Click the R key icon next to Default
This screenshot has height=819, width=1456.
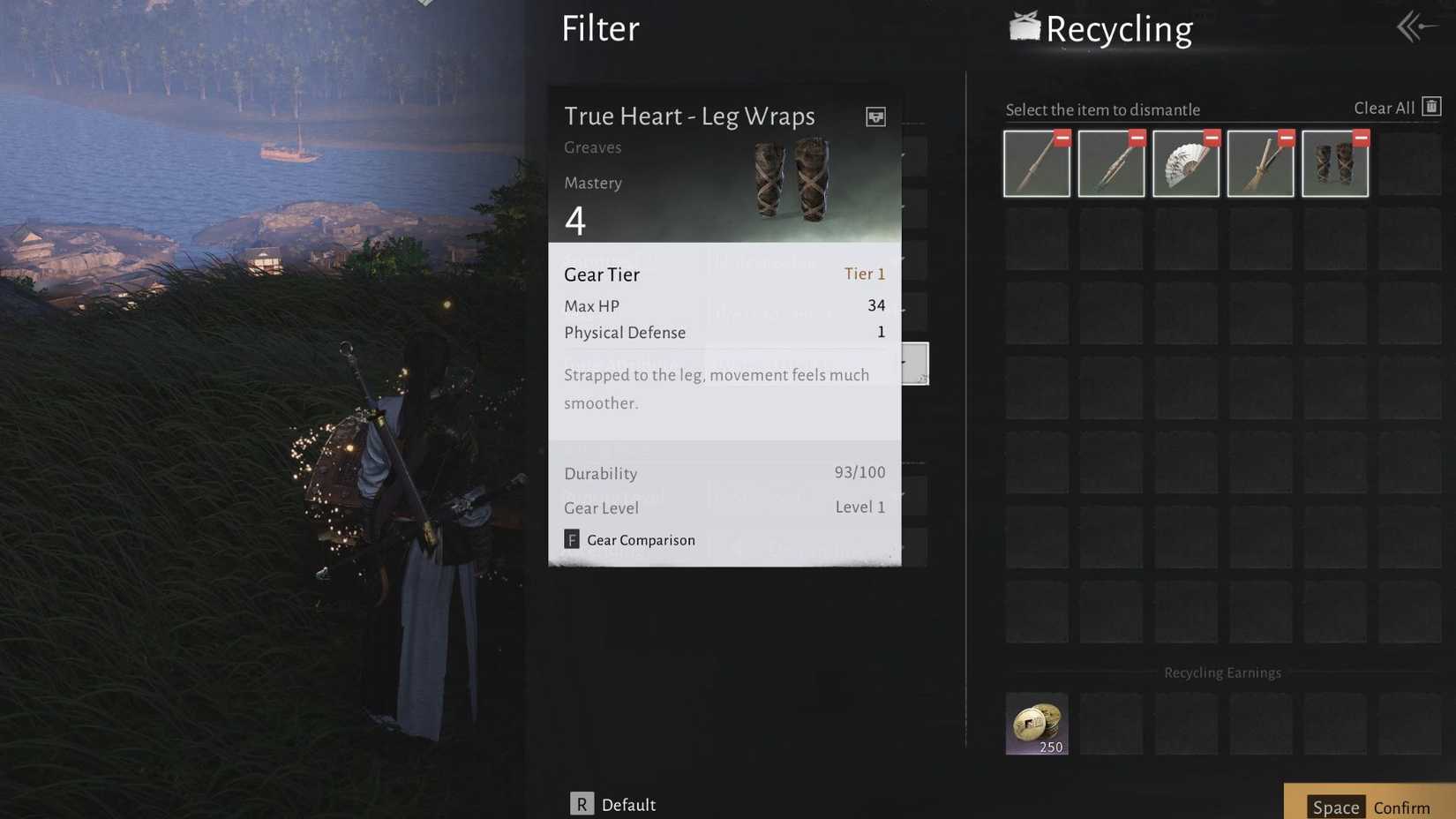581,804
